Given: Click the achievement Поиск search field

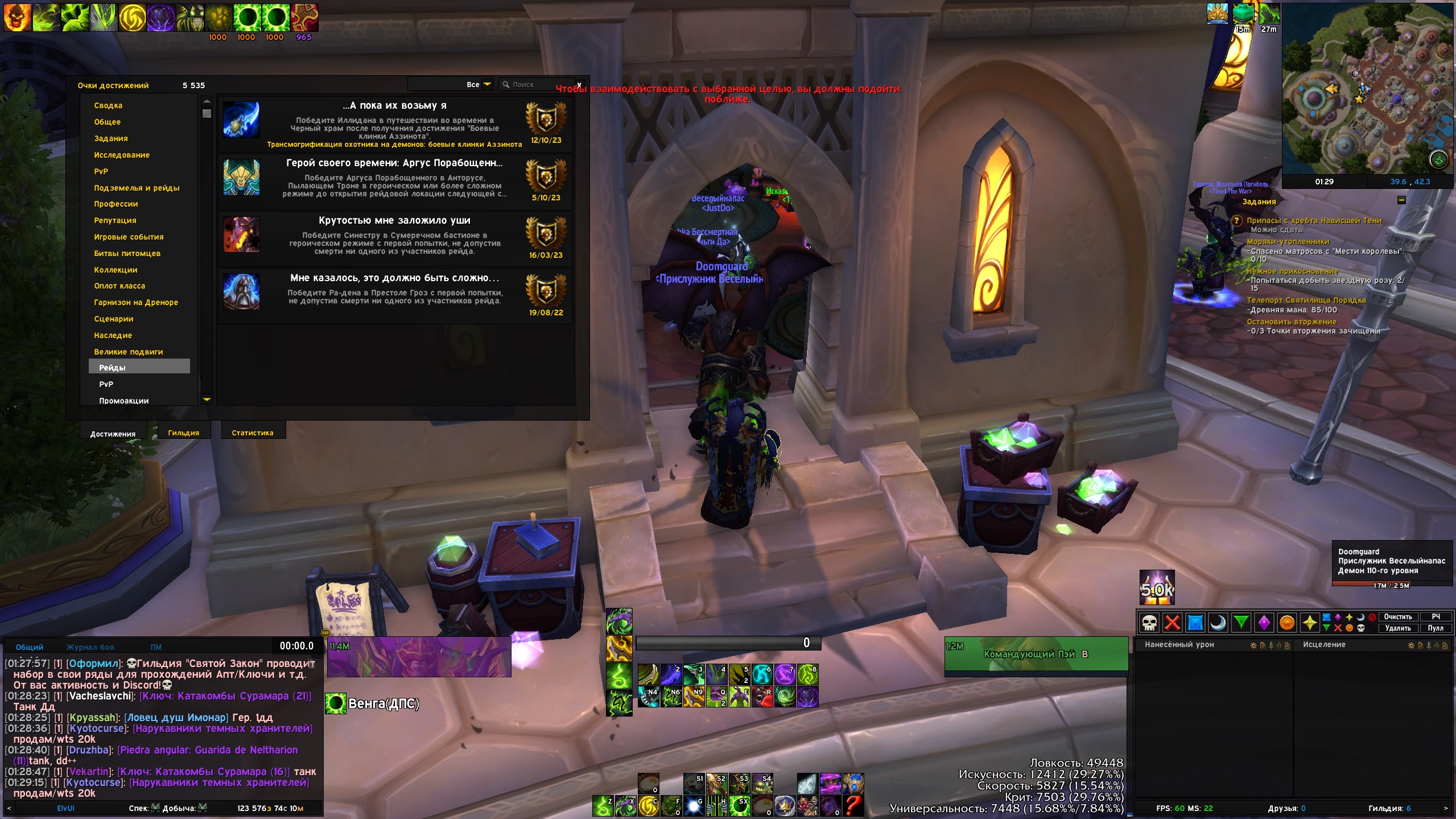Looking at the screenshot, I should click(x=538, y=85).
